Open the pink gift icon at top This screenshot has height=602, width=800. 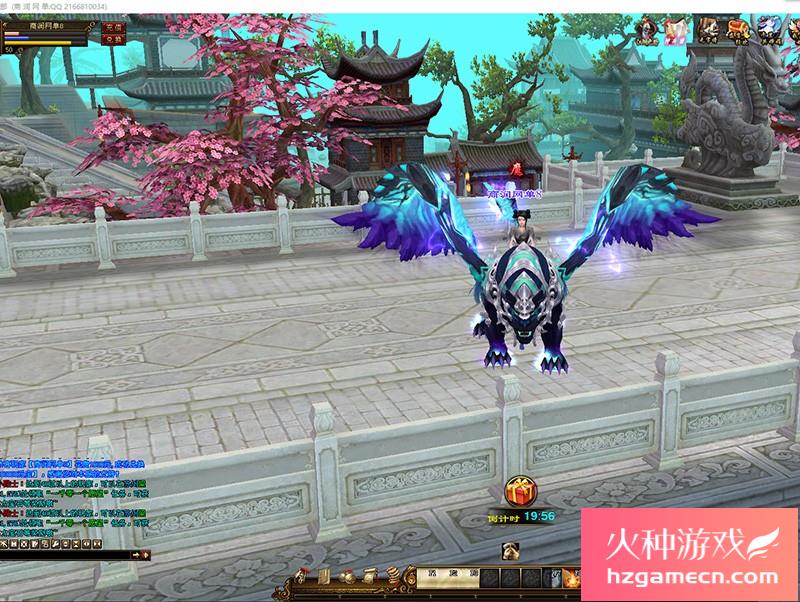pos(676,30)
